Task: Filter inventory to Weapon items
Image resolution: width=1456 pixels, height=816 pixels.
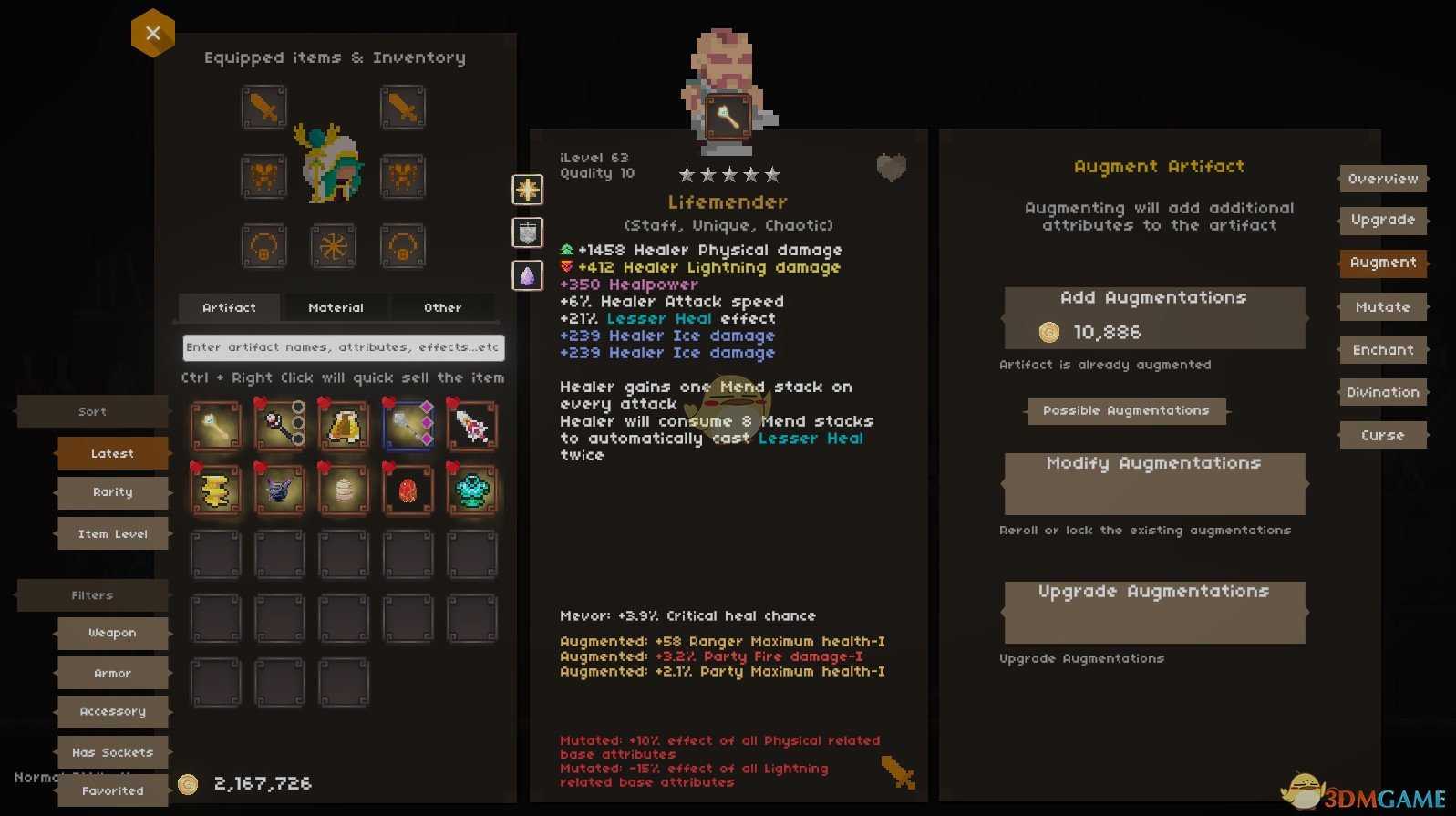Action: coord(112,633)
